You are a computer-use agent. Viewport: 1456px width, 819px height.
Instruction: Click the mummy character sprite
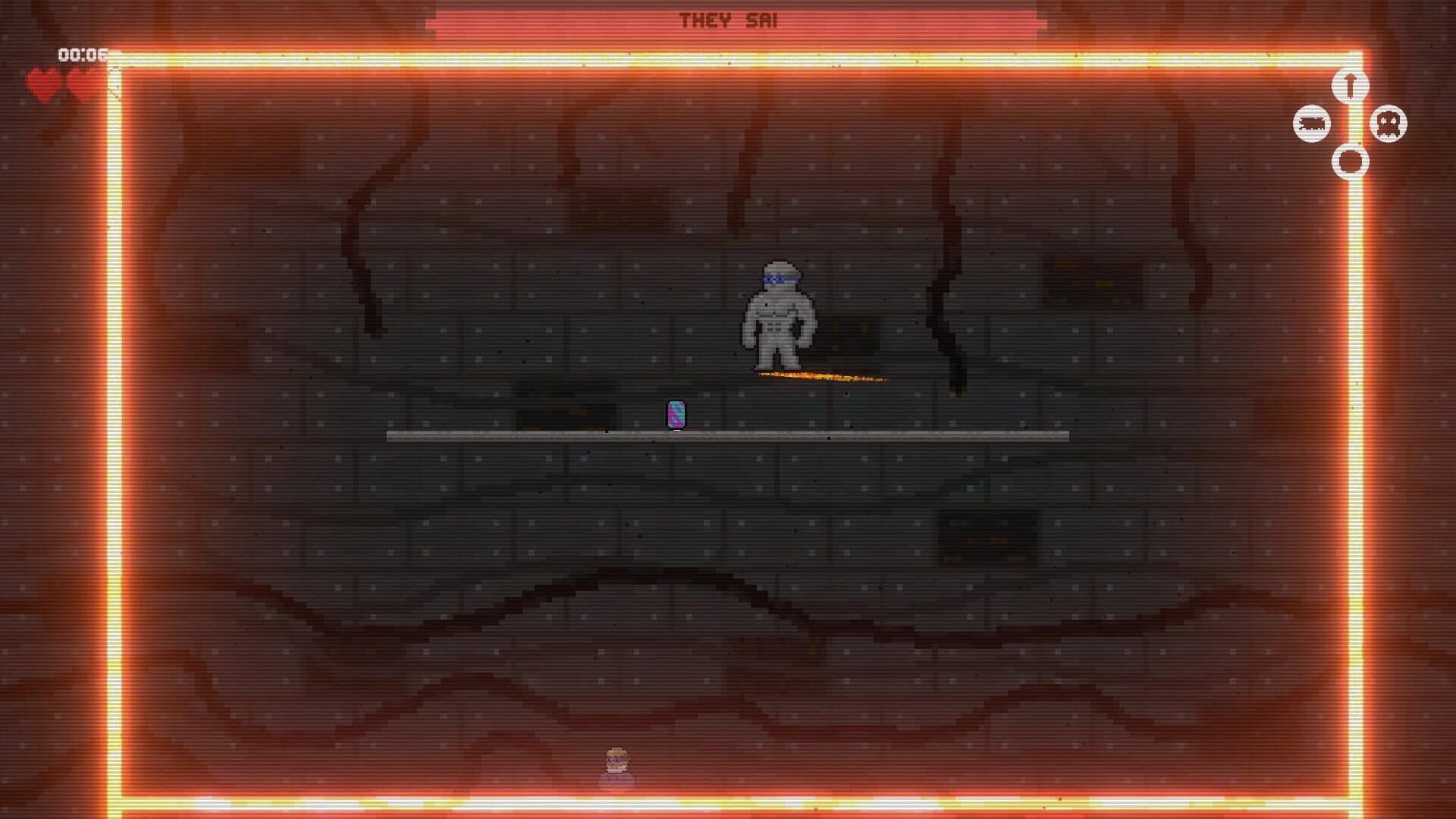(x=780, y=315)
